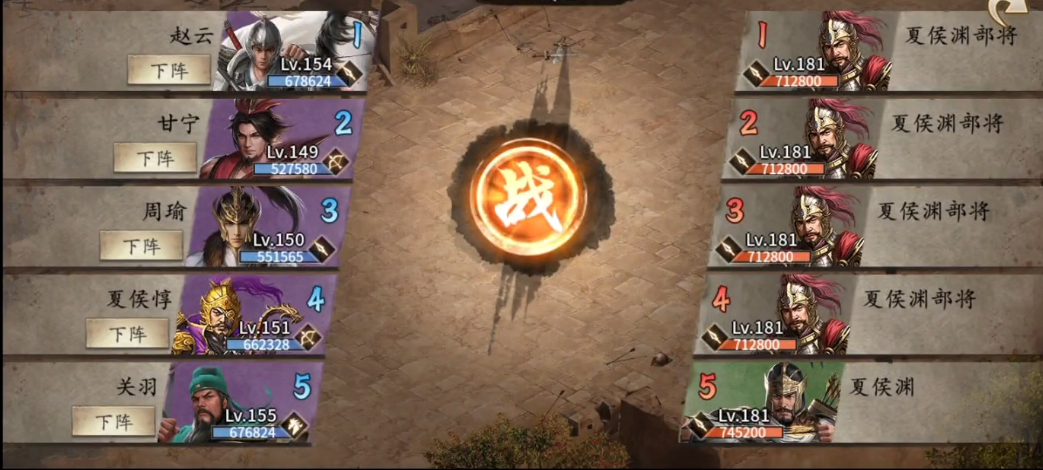Take 周瑜 off the formation via 下阵
Screen dimensions: 1043x470
(x=141, y=246)
